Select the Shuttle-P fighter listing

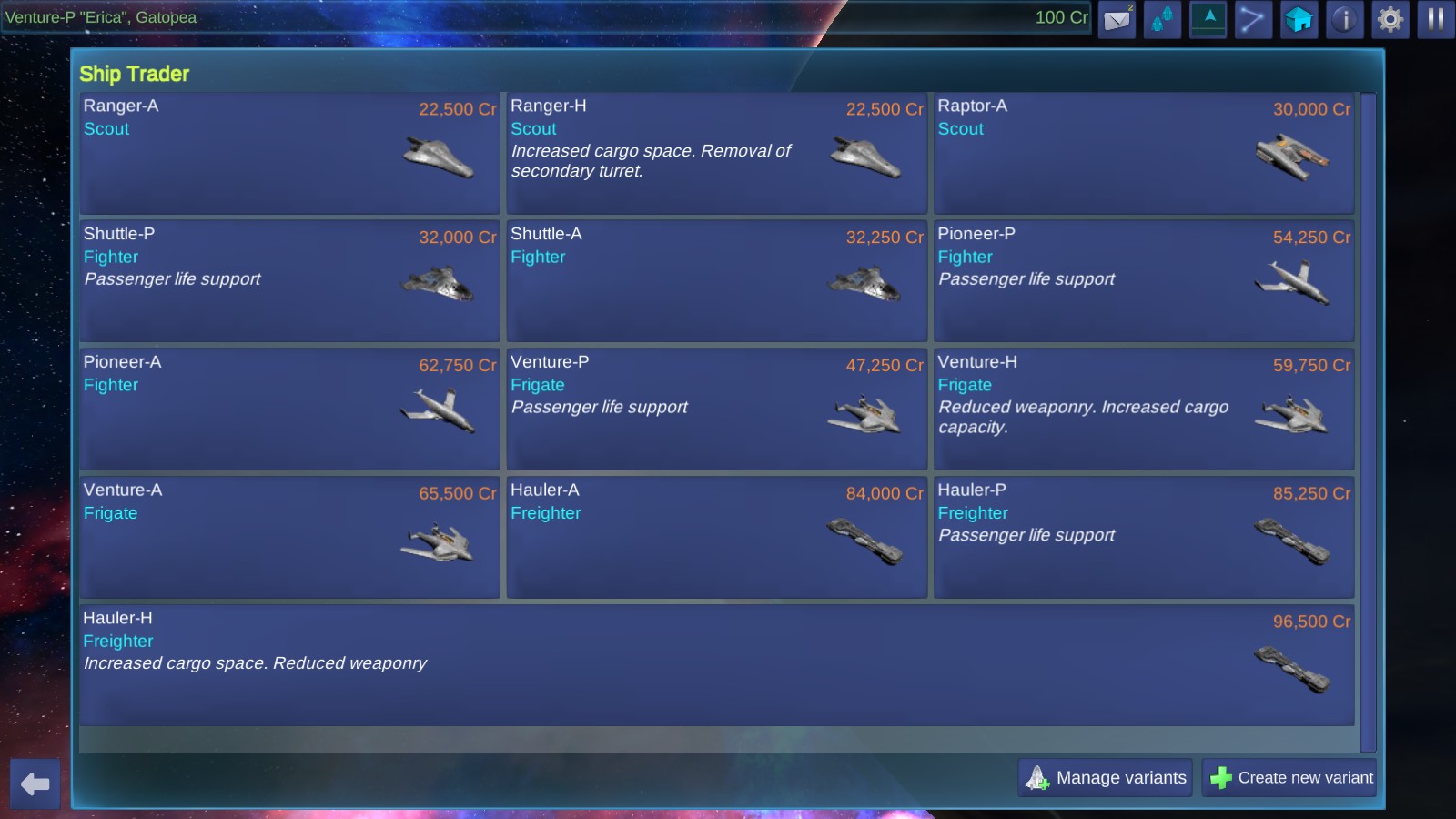coord(289,281)
